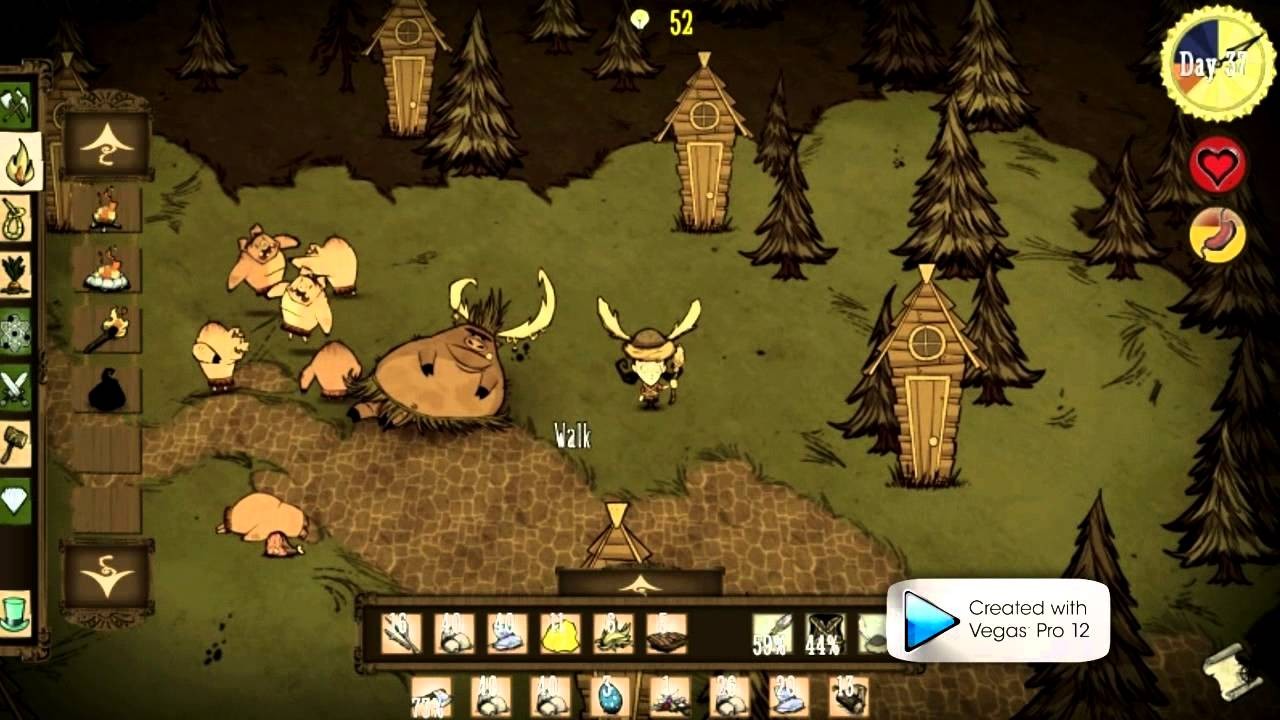Click the armor slot showing 44%
Image resolution: width=1280 pixels, height=720 pixels.
824,633
